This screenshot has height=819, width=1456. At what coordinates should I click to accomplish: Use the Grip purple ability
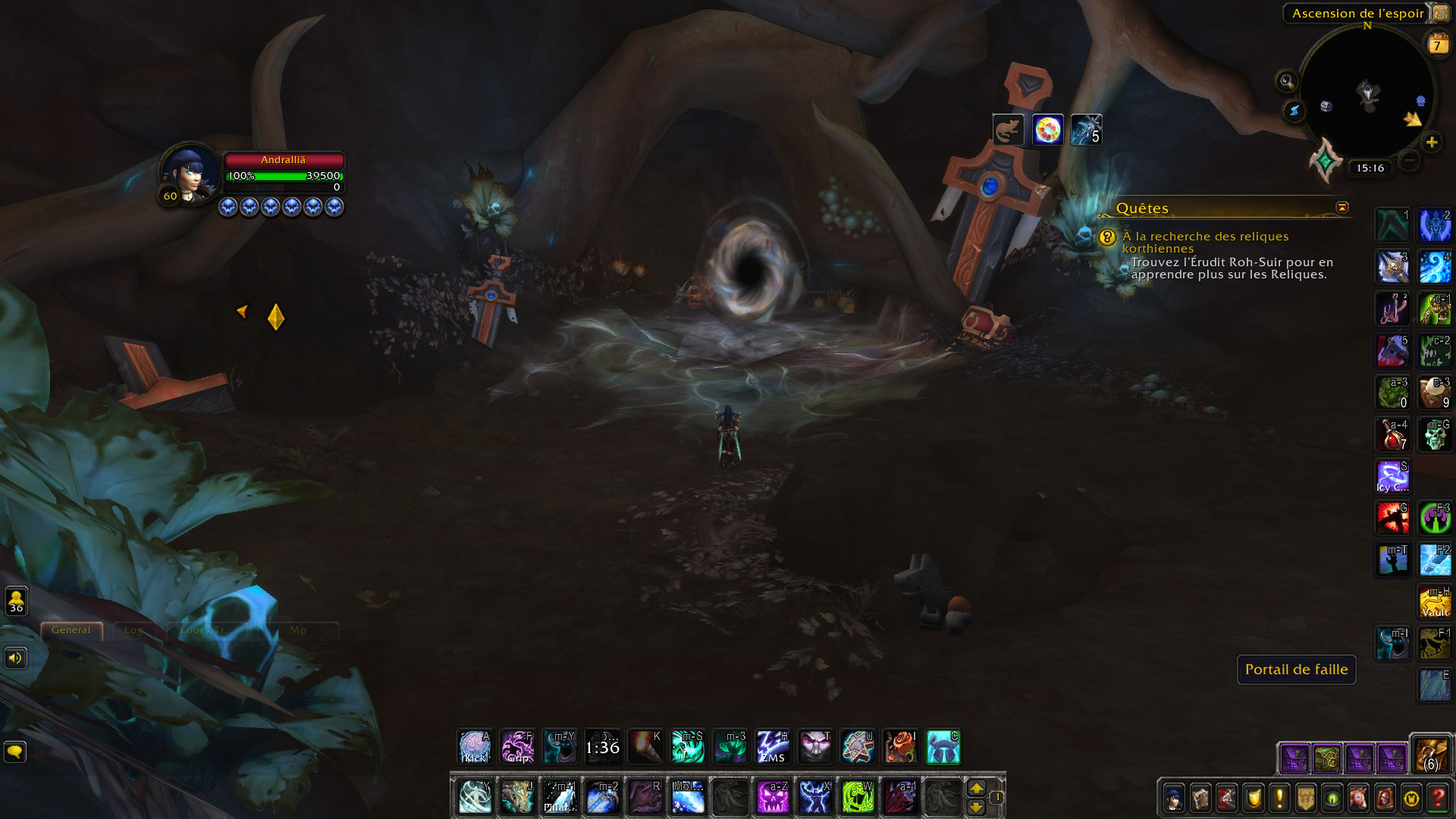tap(518, 747)
